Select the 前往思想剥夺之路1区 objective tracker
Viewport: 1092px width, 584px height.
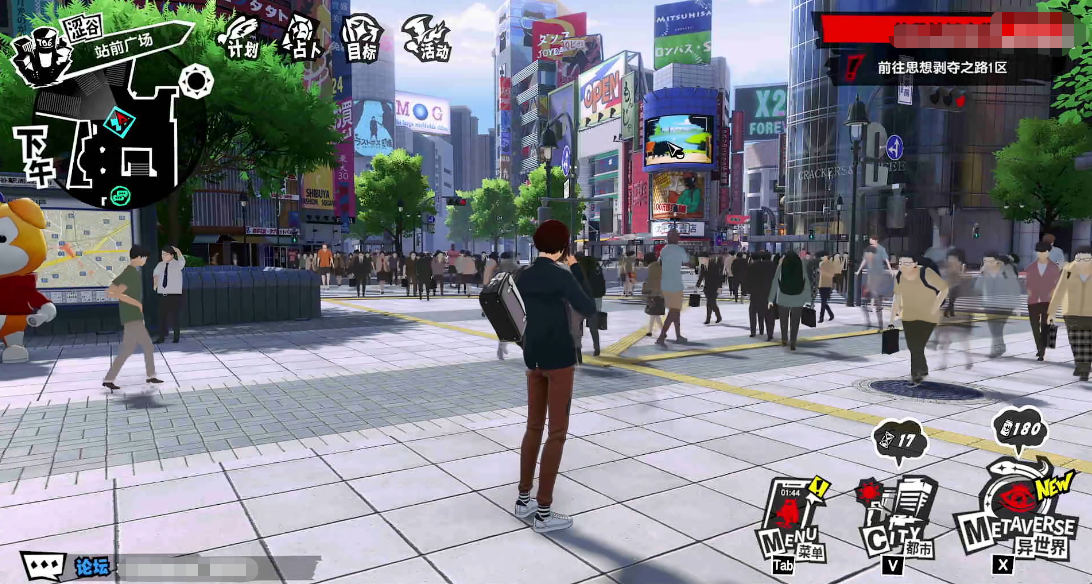pos(940,68)
